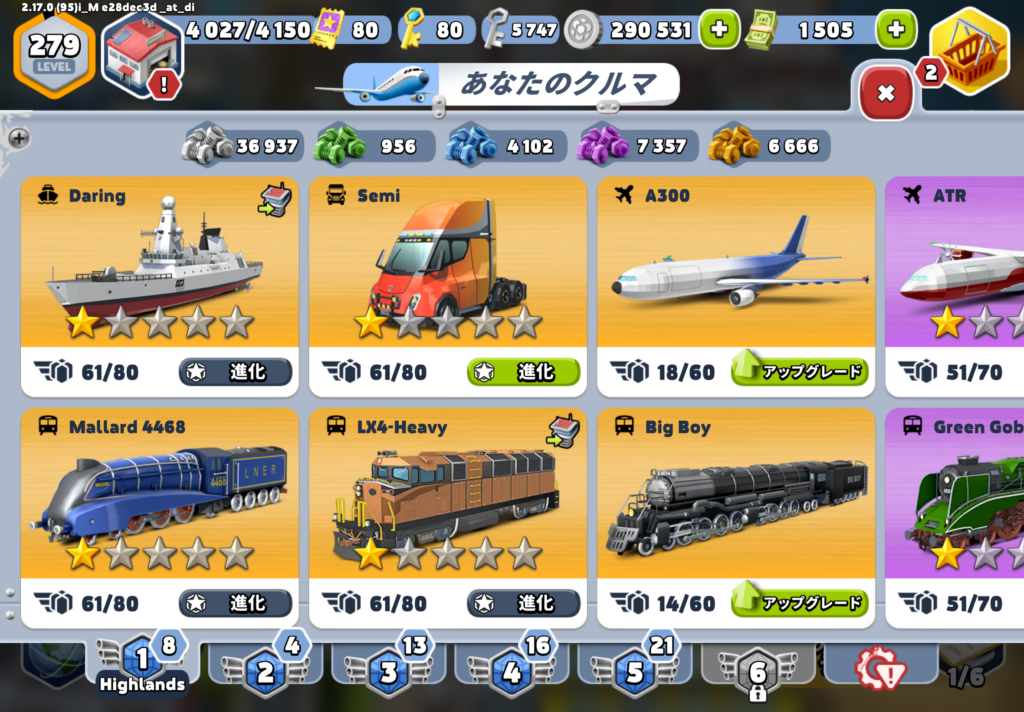Switch to region 3 tab

click(x=389, y=668)
